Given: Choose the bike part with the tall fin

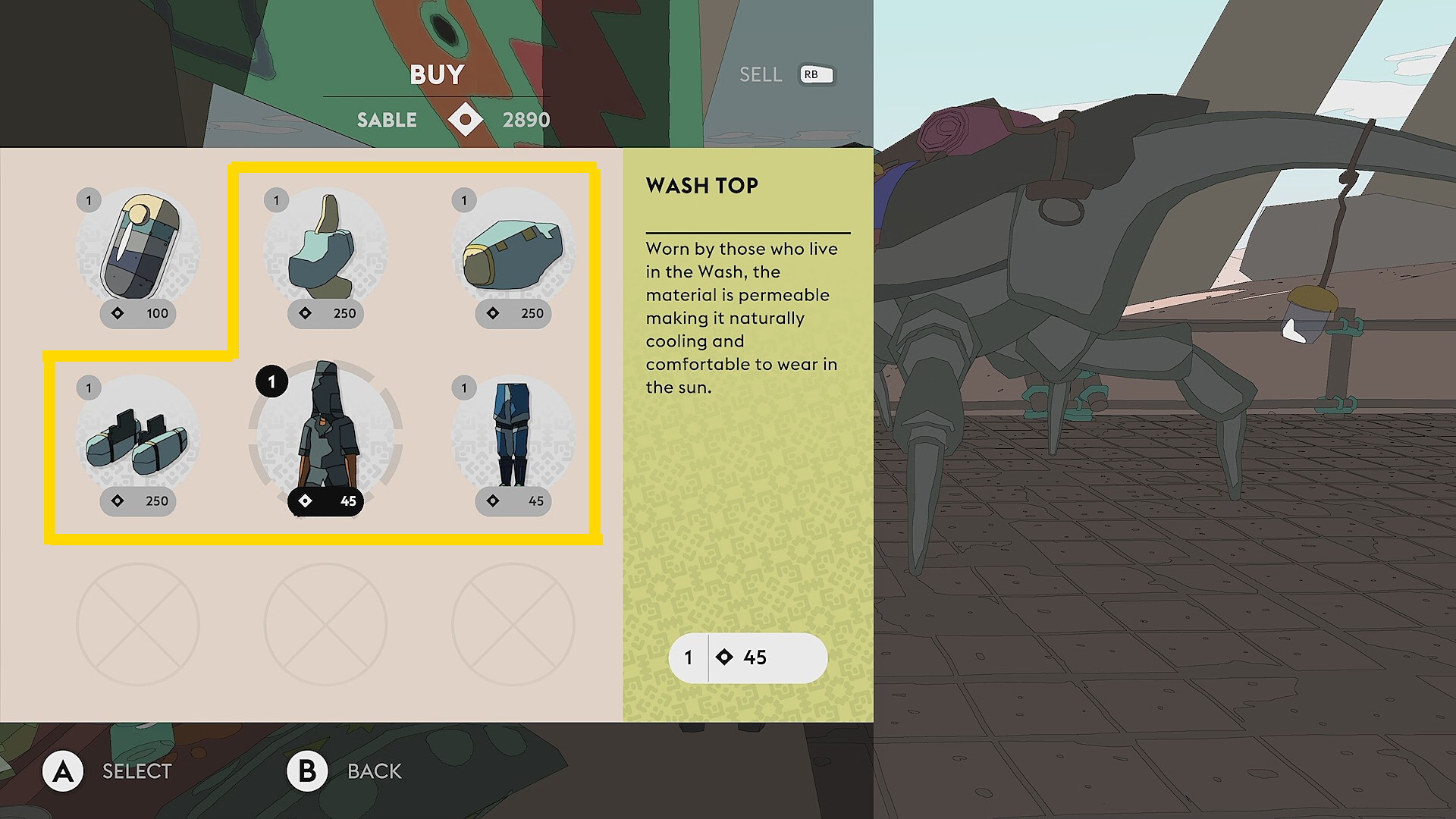Looking at the screenshot, I should pos(325,250).
